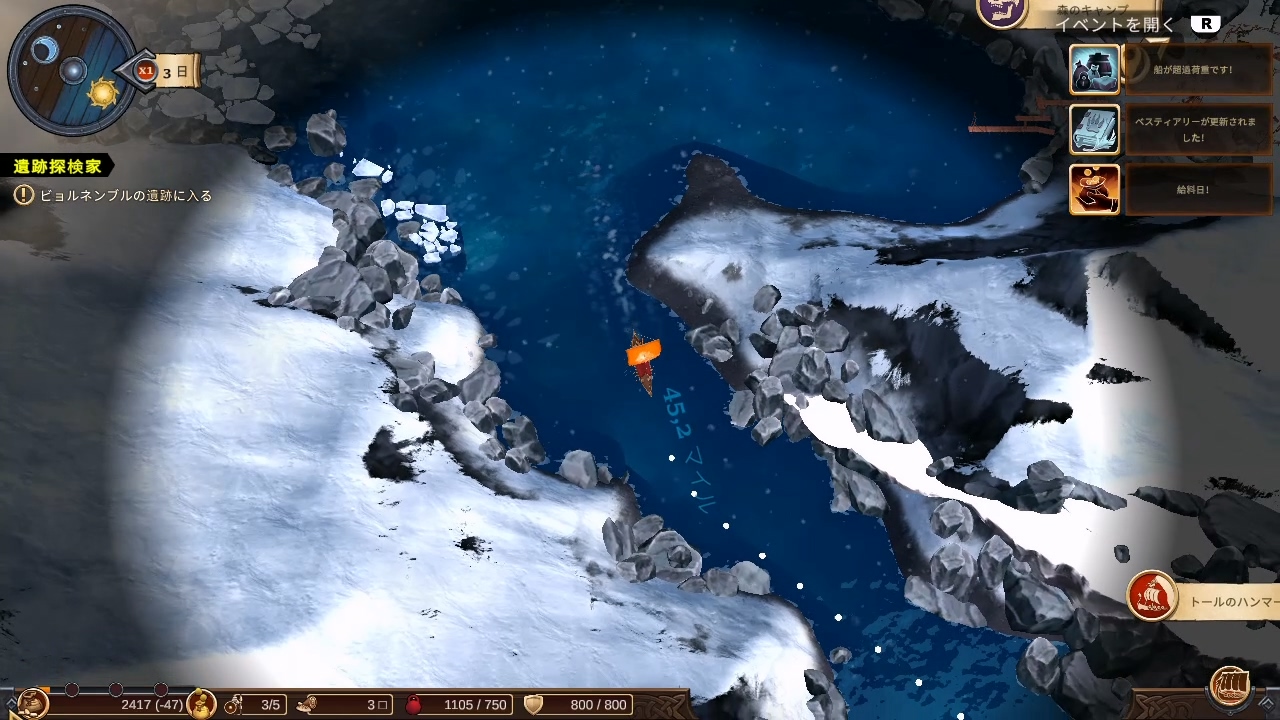Click the day-night shield clock

click(72, 70)
